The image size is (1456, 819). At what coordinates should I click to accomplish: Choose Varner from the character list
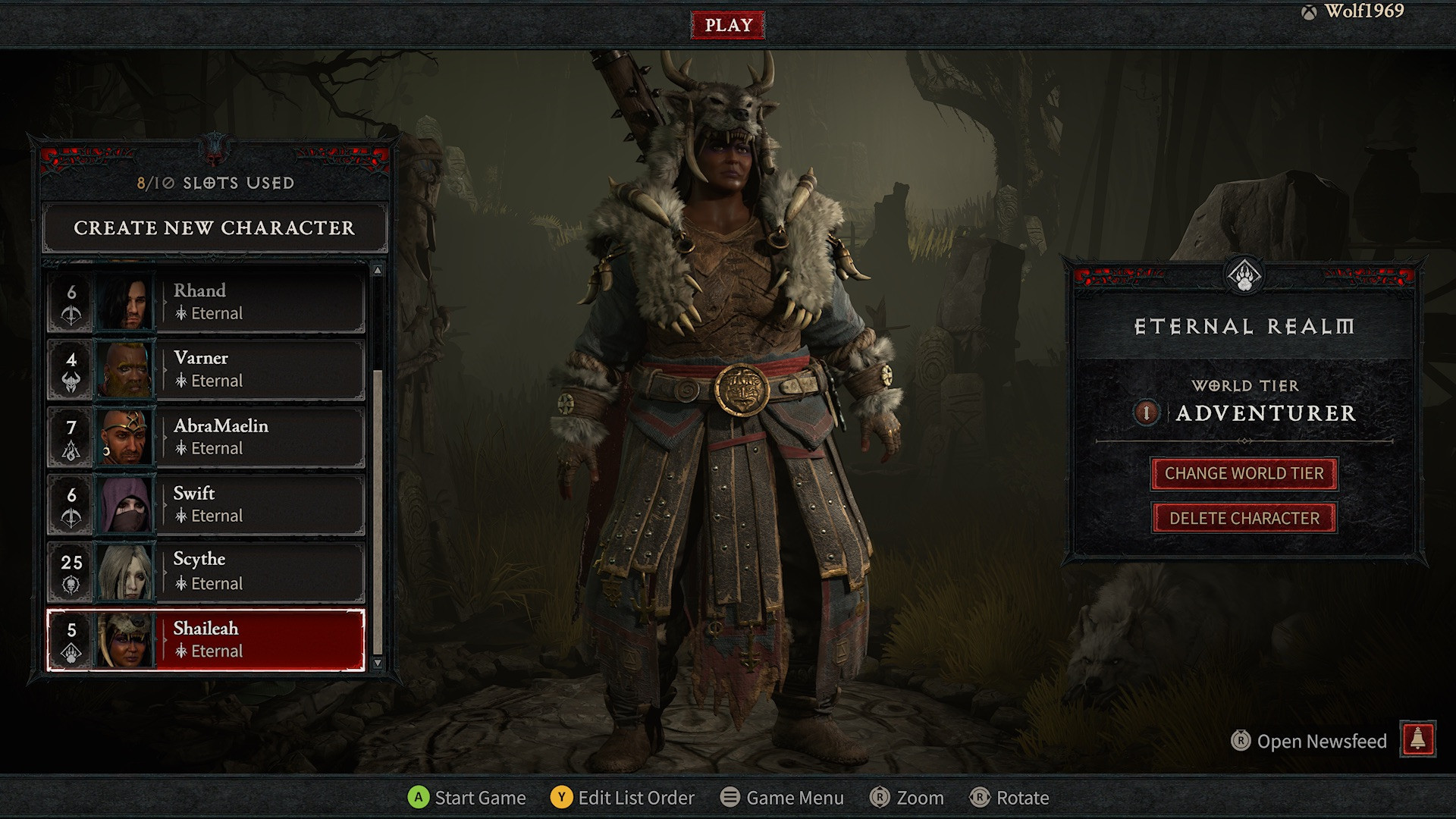click(206, 369)
